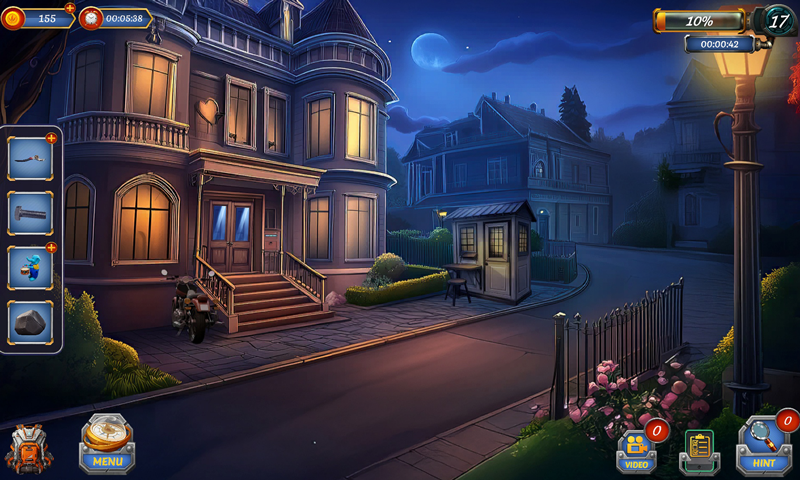Screen dimensions: 800x480
Task: Add more coins with plus button
Action: point(69,8)
